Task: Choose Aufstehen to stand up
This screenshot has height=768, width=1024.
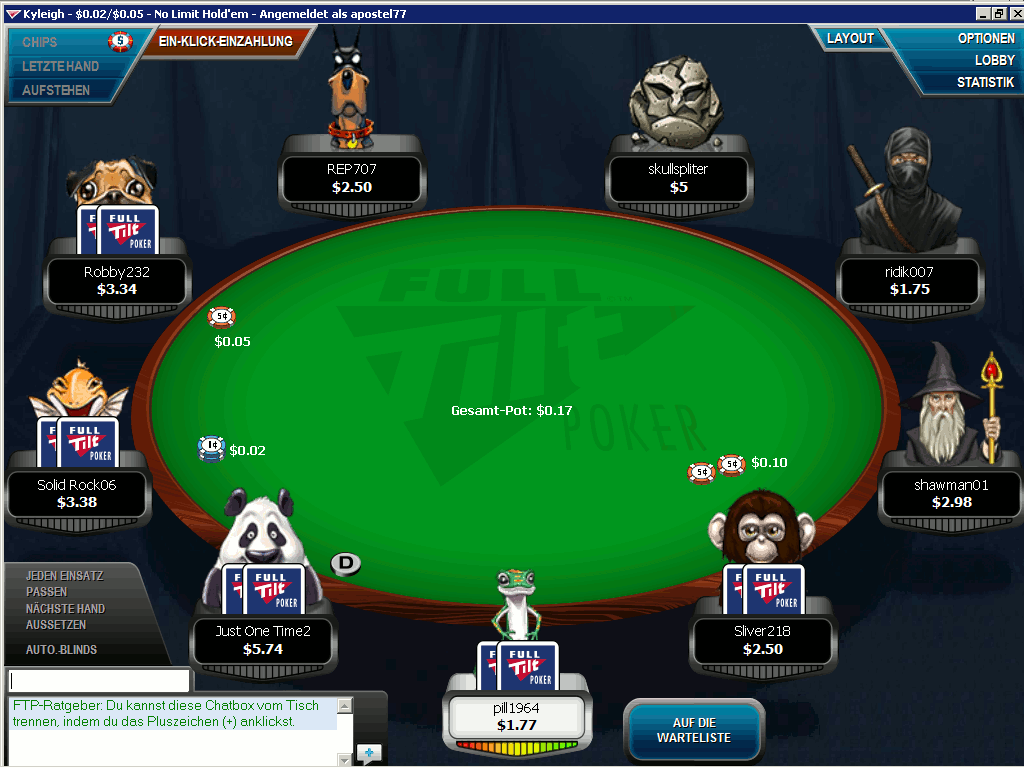Action: coord(56,90)
